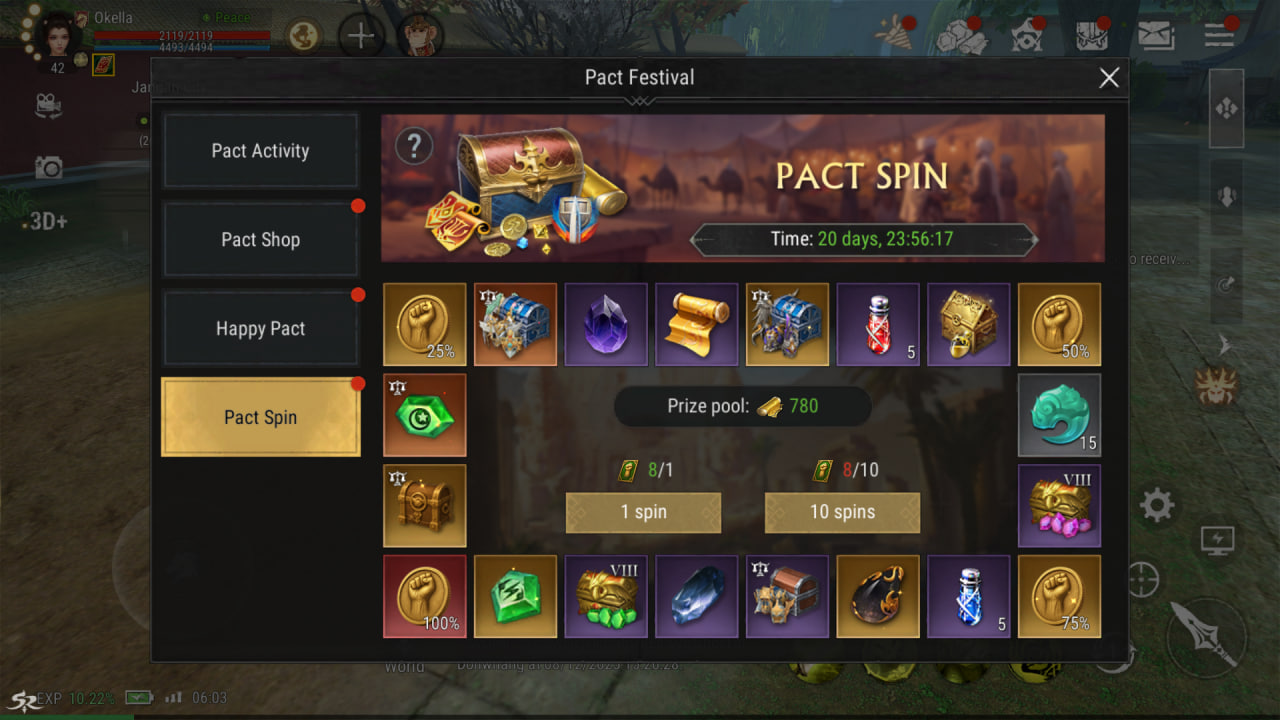Screen dimensions: 1280x720
Task: Choose the Pact Spin tab
Action: point(260,417)
